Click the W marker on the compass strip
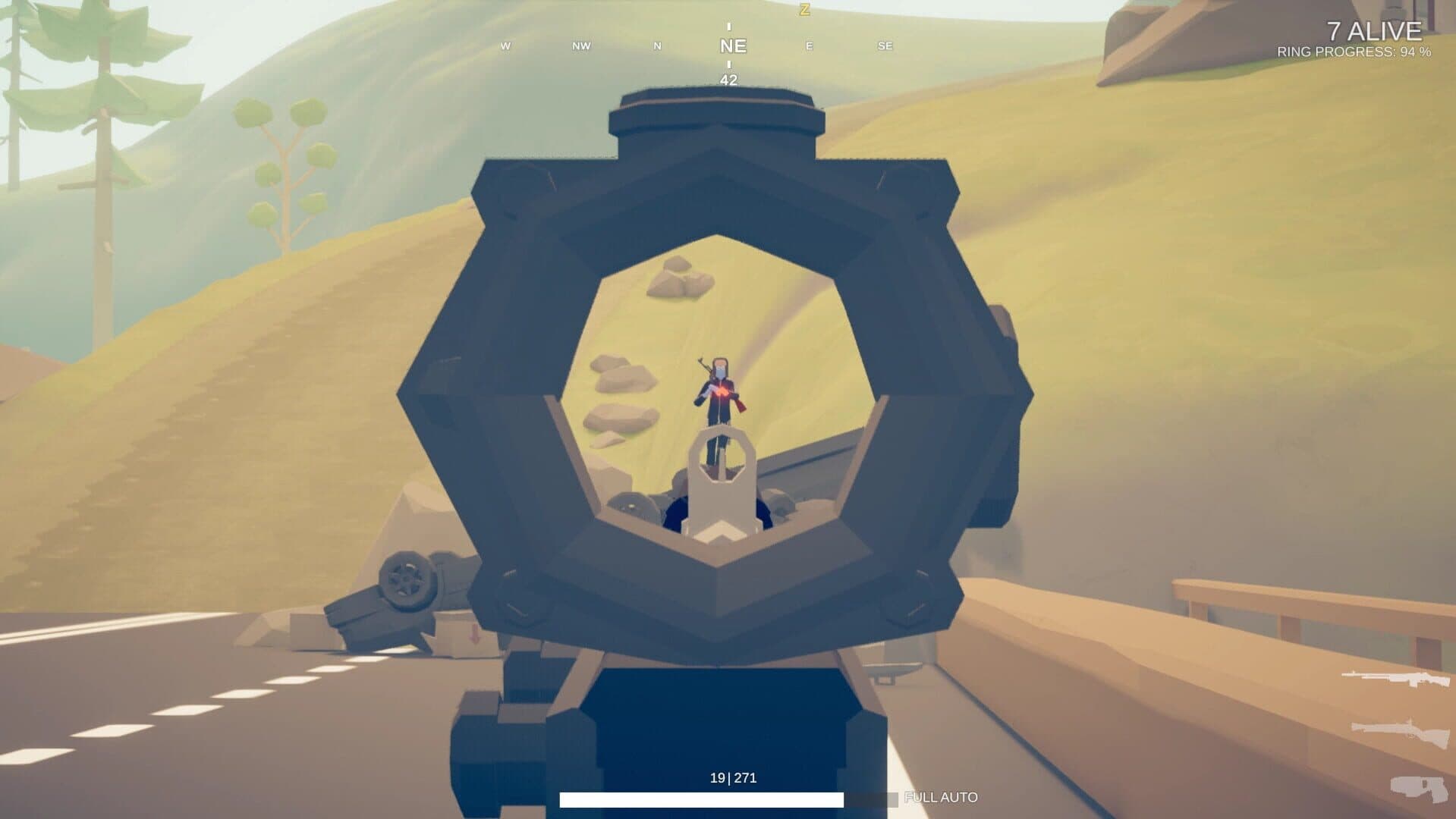Viewport: 1456px width, 819px height. point(505,46)
